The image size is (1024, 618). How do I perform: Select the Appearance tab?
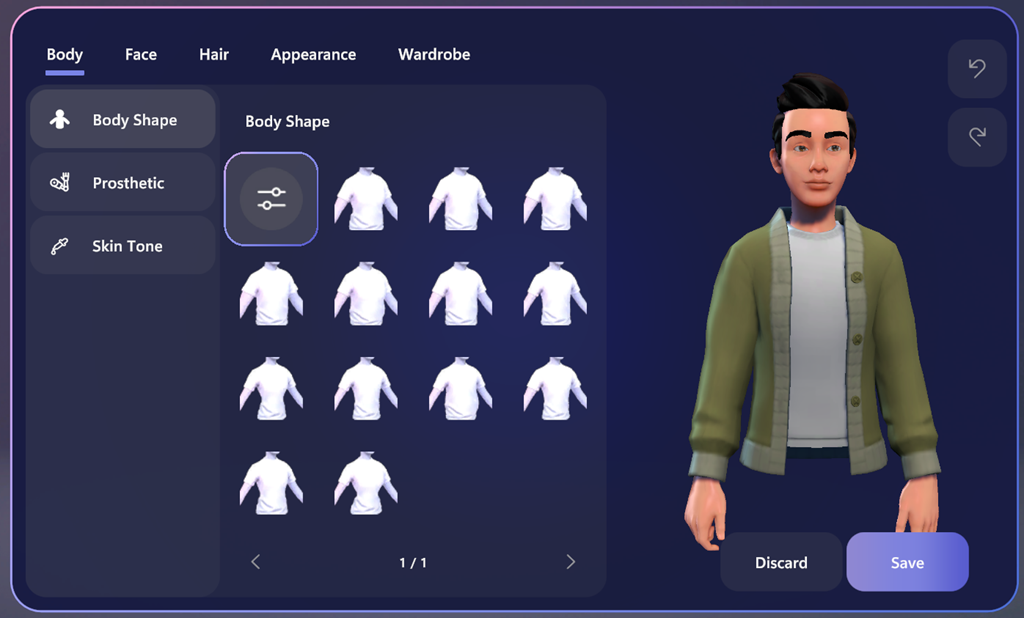click(313, 55)
